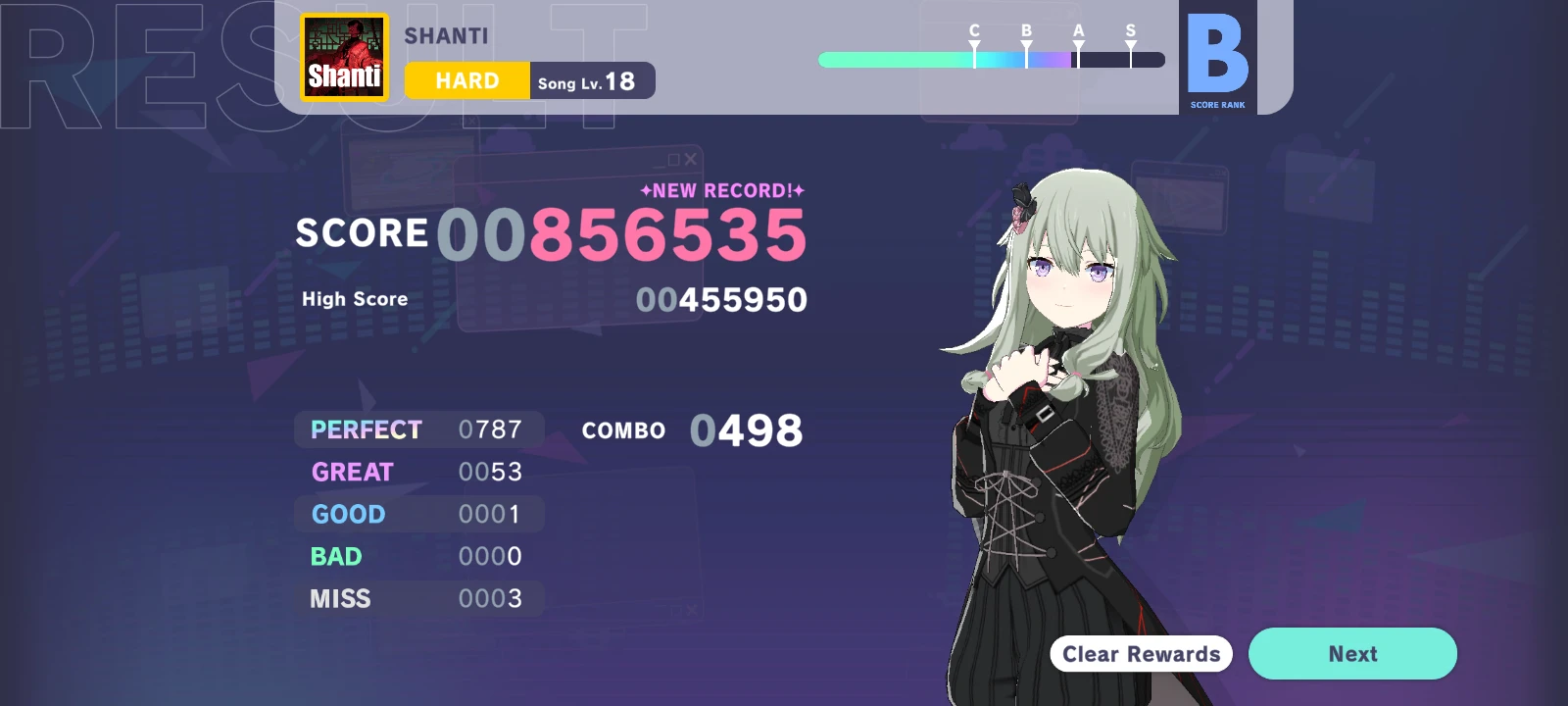Open Clear Rewards
Viewport: 1568px width, 706px height.
(x=1140, y=653)
